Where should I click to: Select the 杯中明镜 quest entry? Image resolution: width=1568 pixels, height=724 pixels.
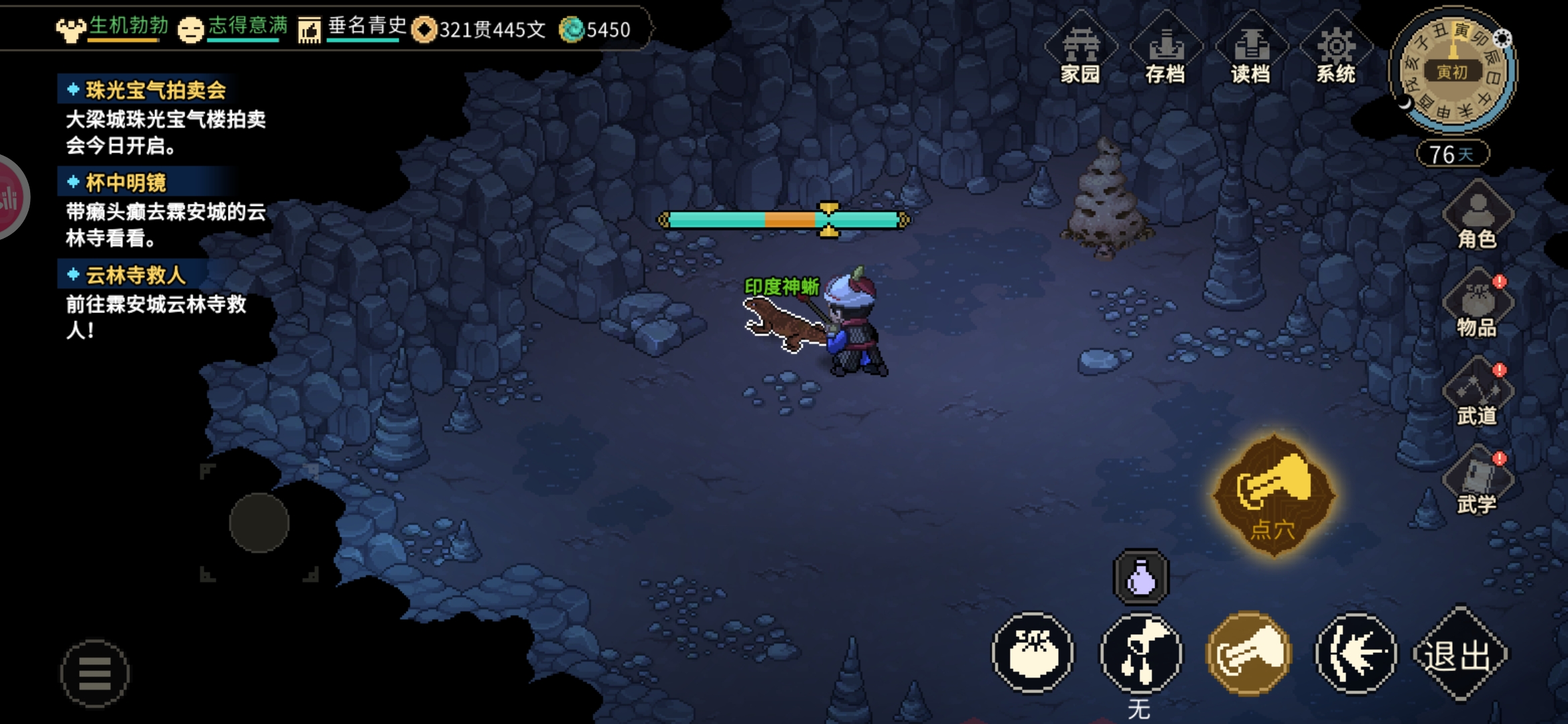(x=126, y=182)
